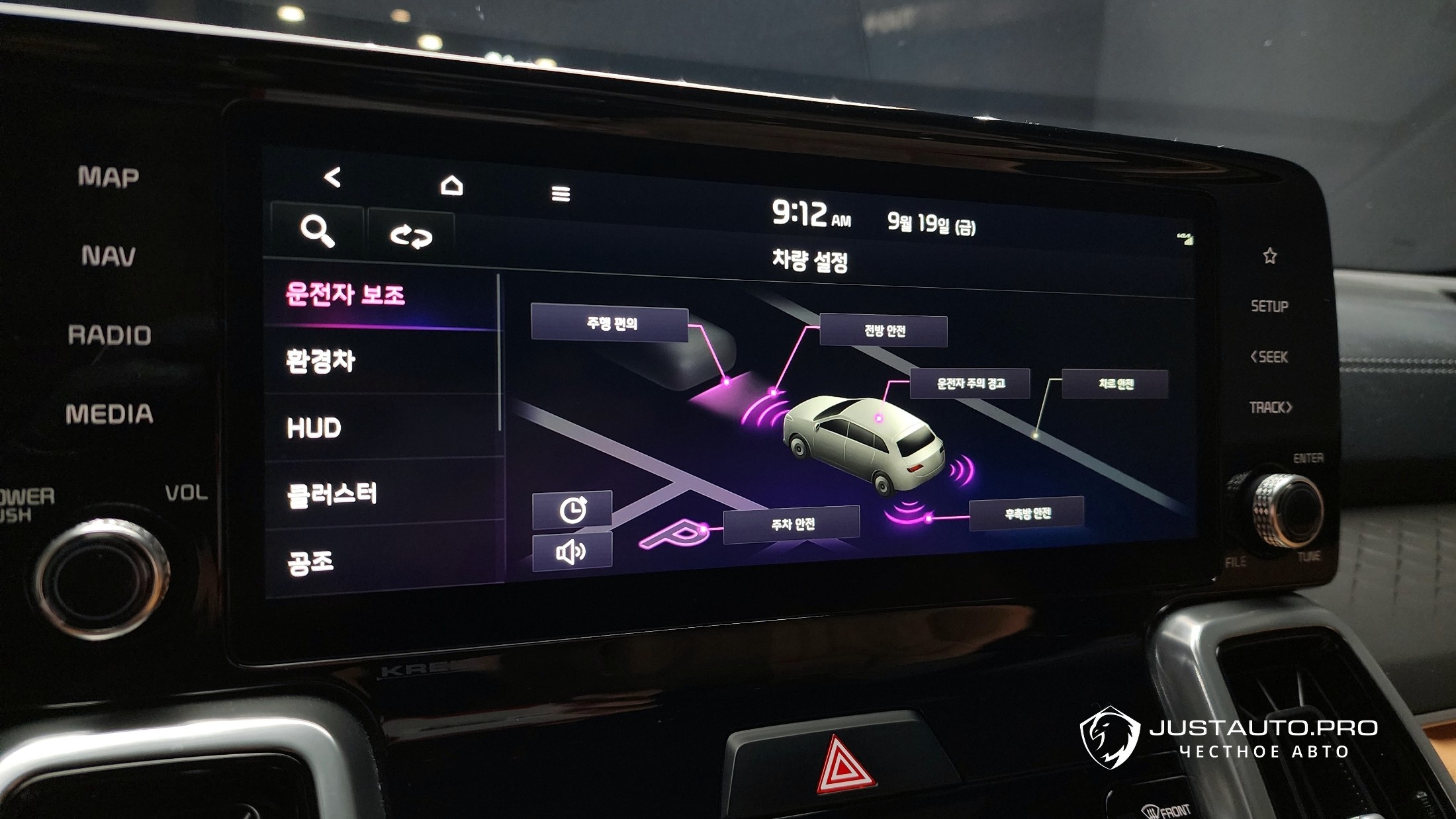Screen dimensions: 1456x819
Task: Open the speaker volume icon button
Action: (x=572, y=552)
